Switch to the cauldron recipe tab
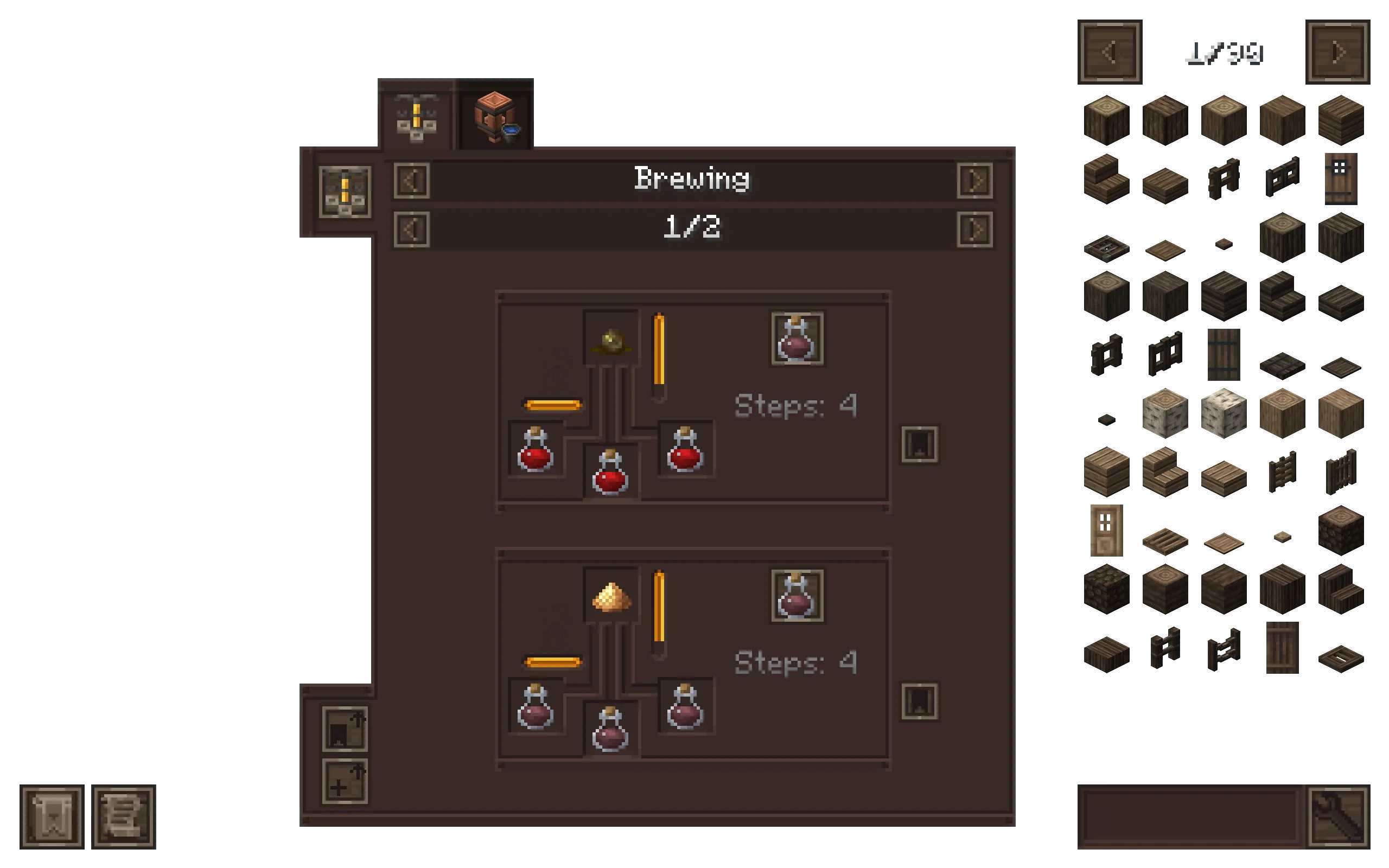 click(x=495, y=118)
